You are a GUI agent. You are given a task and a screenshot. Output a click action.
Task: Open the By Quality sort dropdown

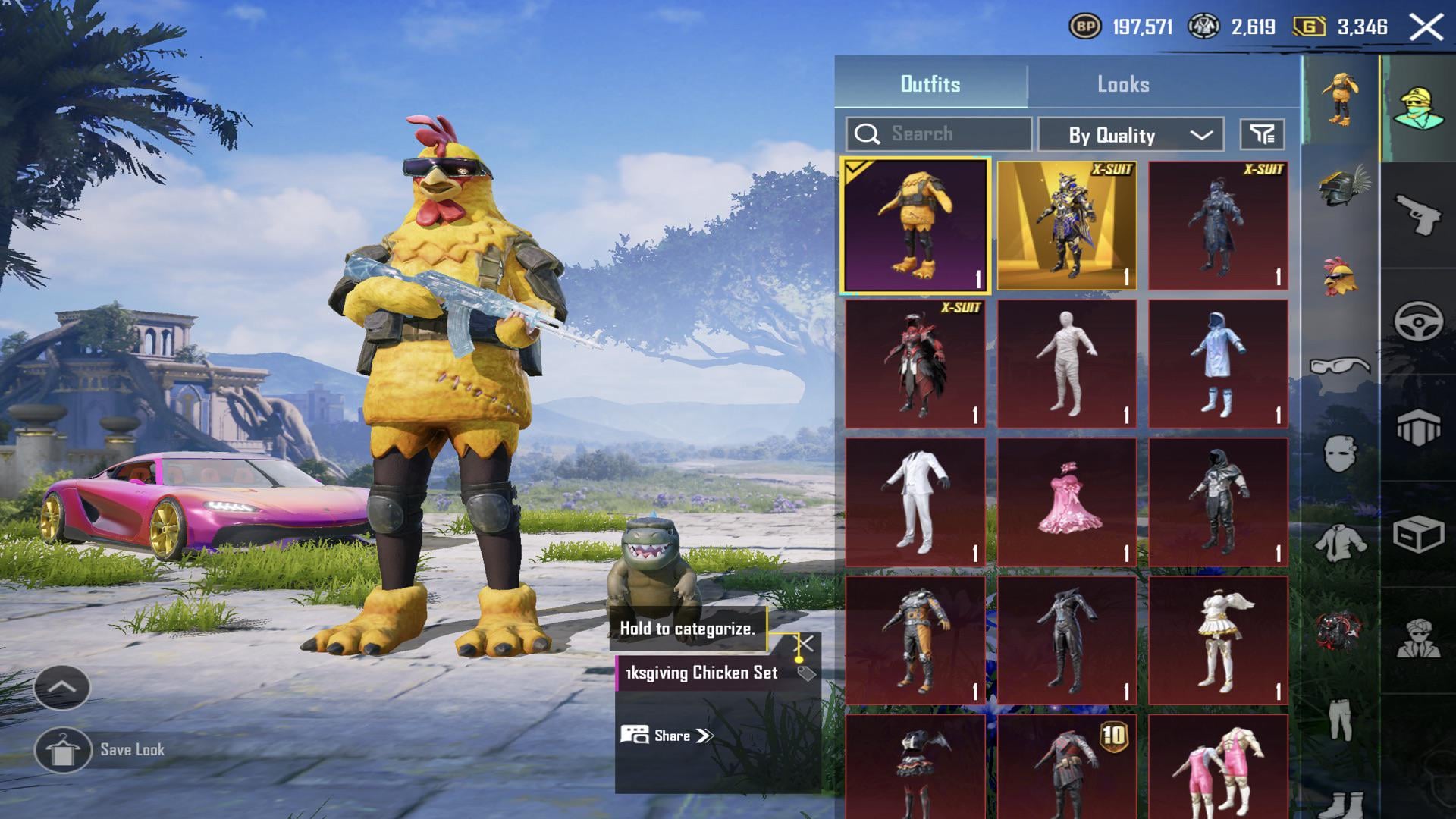[1131, 135]
